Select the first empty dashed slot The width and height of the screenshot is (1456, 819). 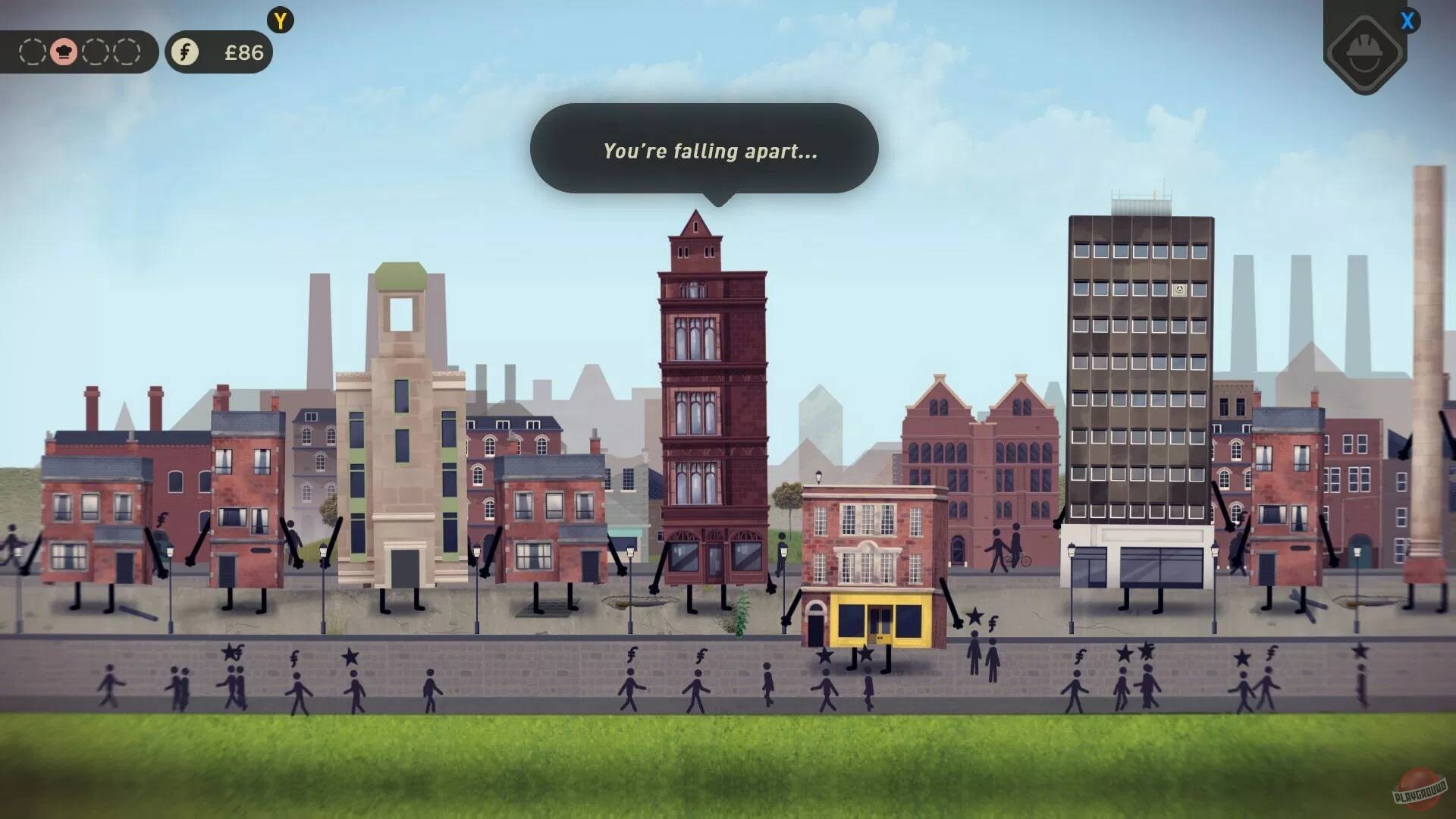31,52
